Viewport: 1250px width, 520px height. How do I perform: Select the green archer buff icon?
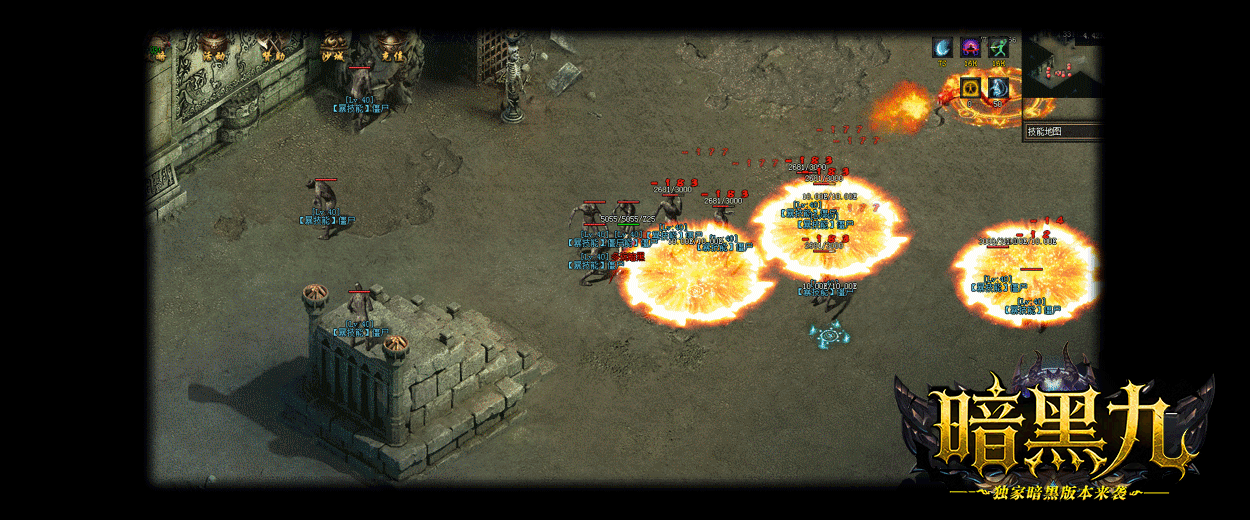pyautogui.click(x=998, y=48)
